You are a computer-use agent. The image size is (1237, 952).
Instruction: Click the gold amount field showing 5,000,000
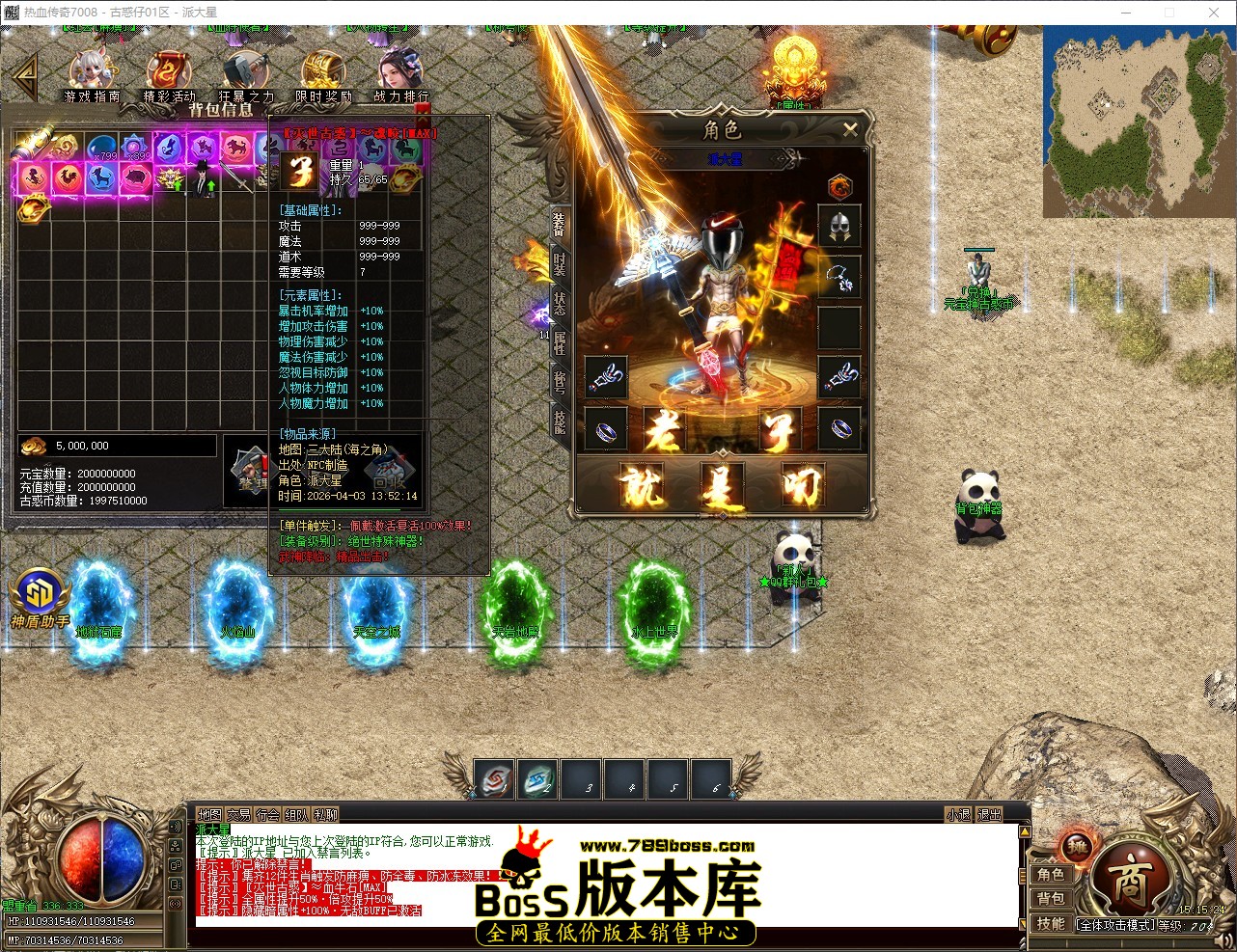pos(116,445)
